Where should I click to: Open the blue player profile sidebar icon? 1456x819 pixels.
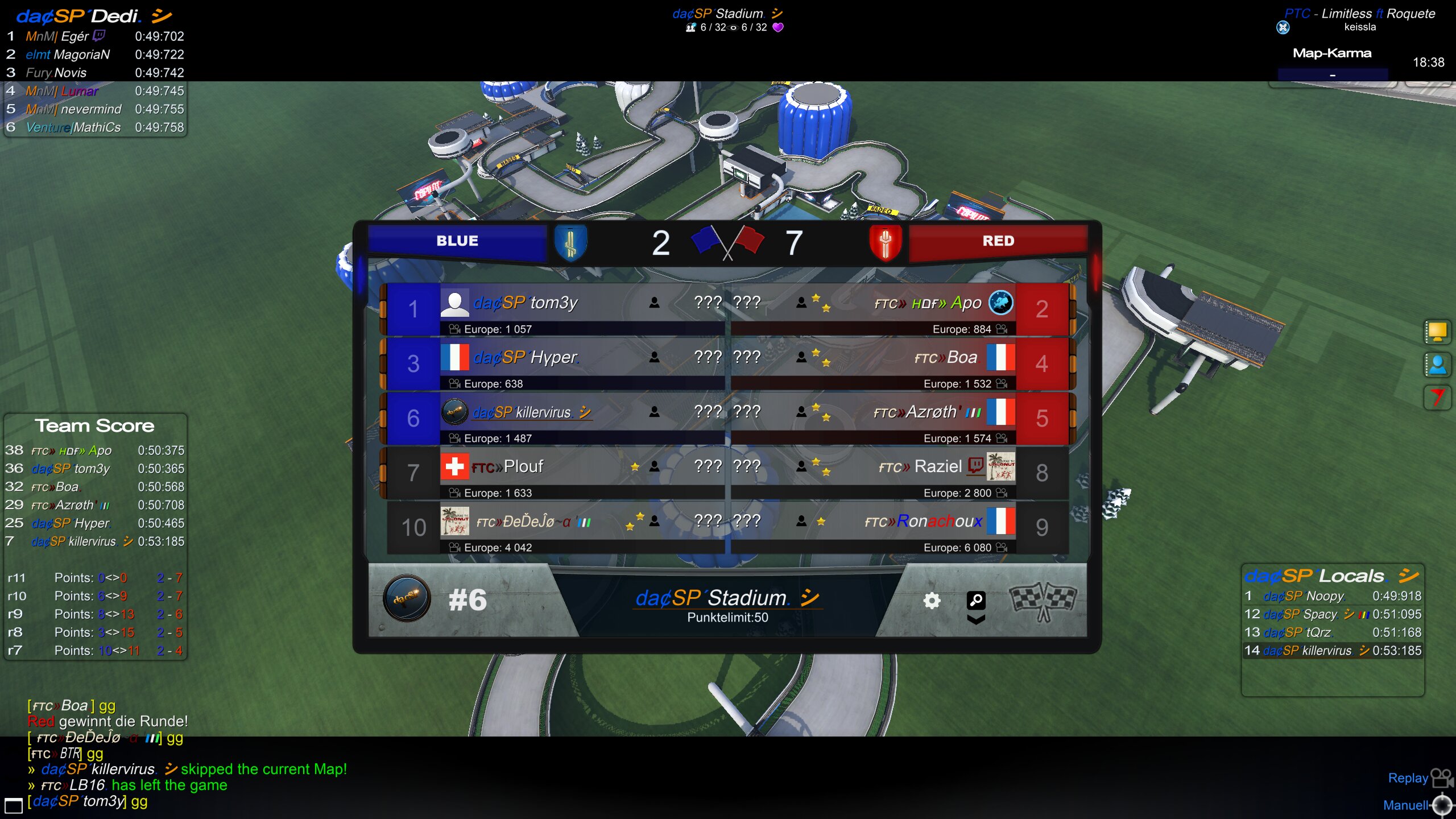pyautogui.click(x=1437, y=365)
